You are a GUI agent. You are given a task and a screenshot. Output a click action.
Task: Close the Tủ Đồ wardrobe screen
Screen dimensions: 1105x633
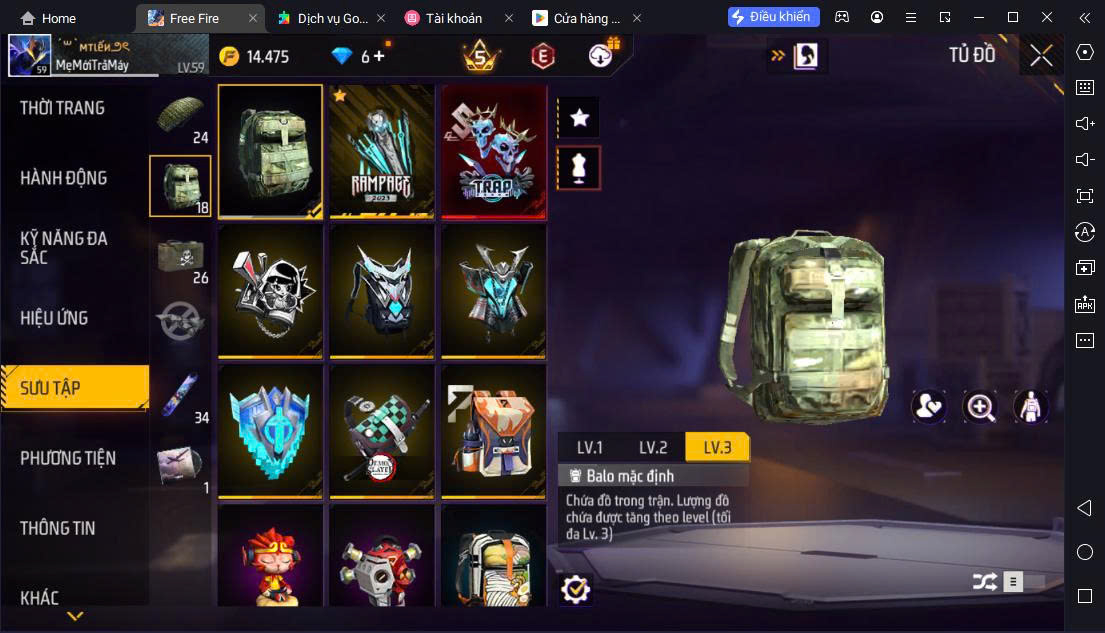1041,55
